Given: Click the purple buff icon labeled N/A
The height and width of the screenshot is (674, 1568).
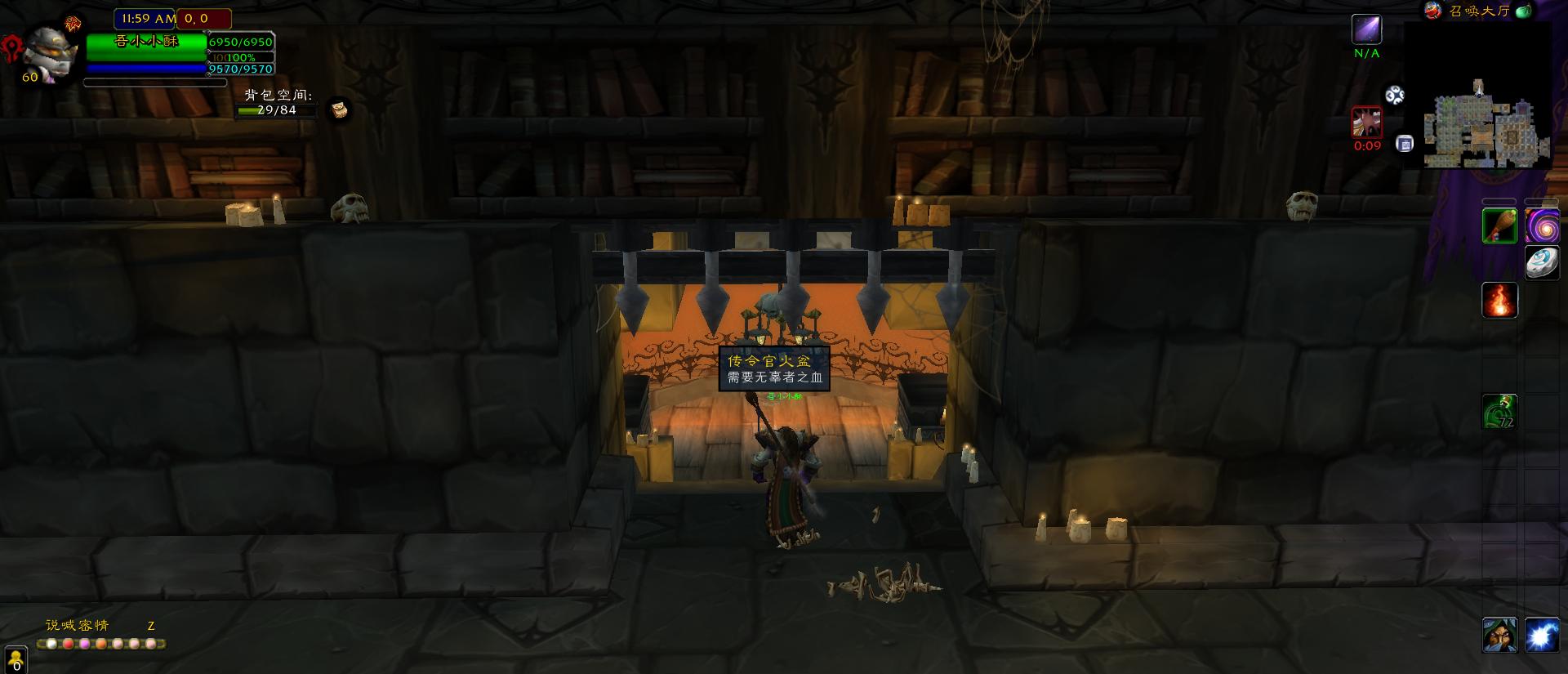Looking at the screenshot, I should click(x=1366, y=30).
